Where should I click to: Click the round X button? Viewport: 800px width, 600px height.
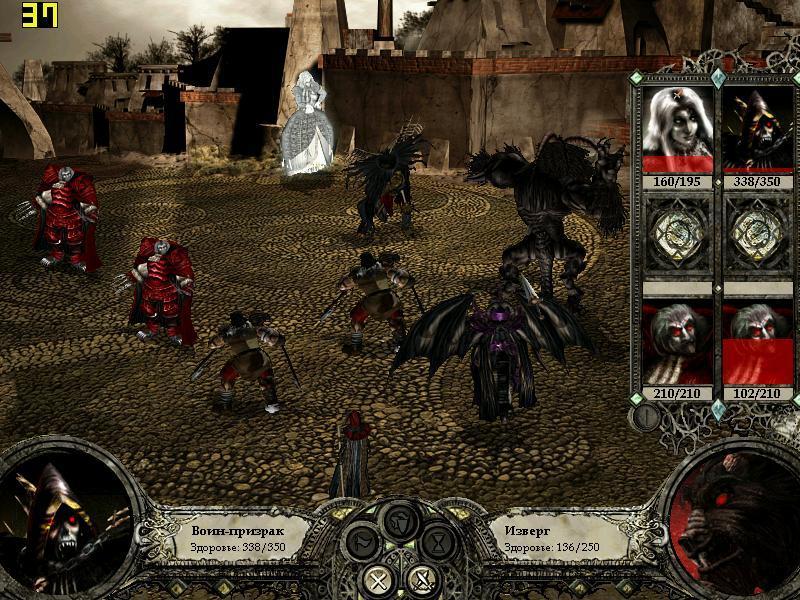click(x=378, y=578)
